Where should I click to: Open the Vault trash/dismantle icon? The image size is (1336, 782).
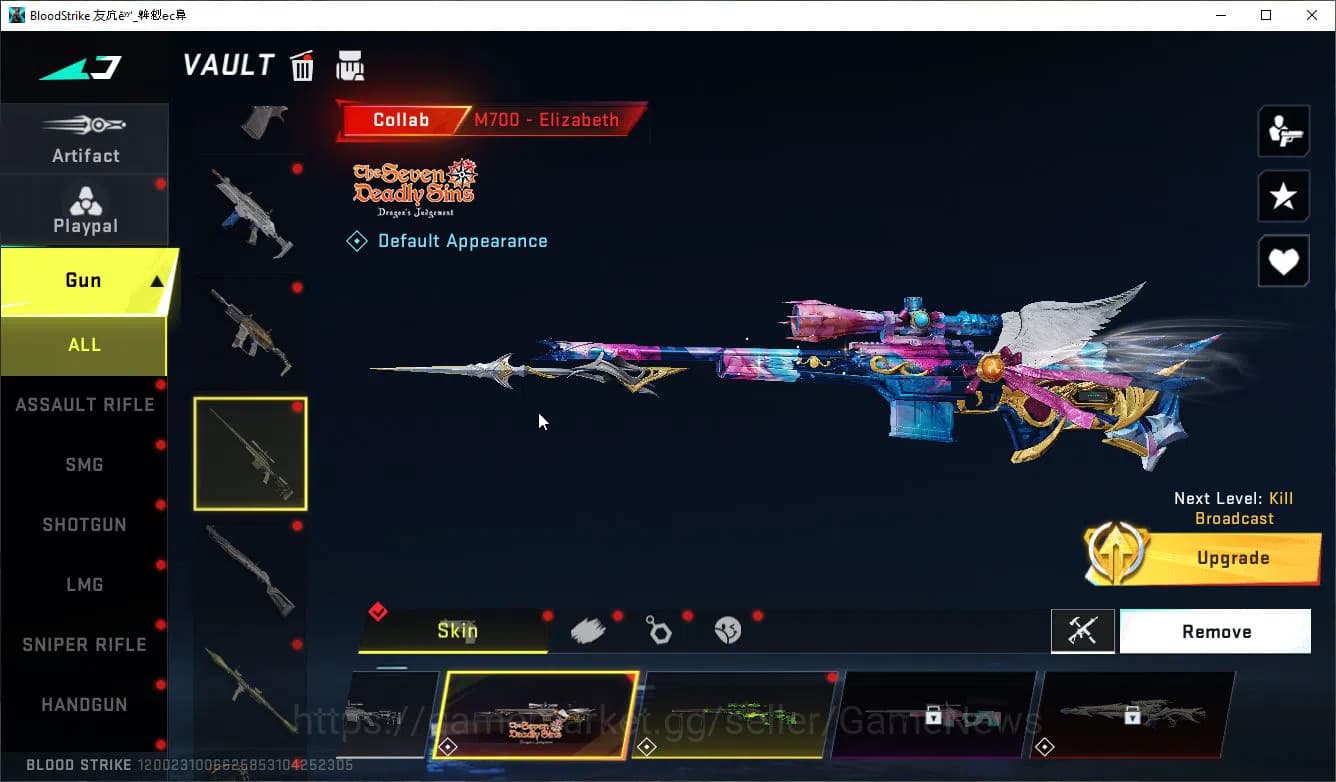301,65
